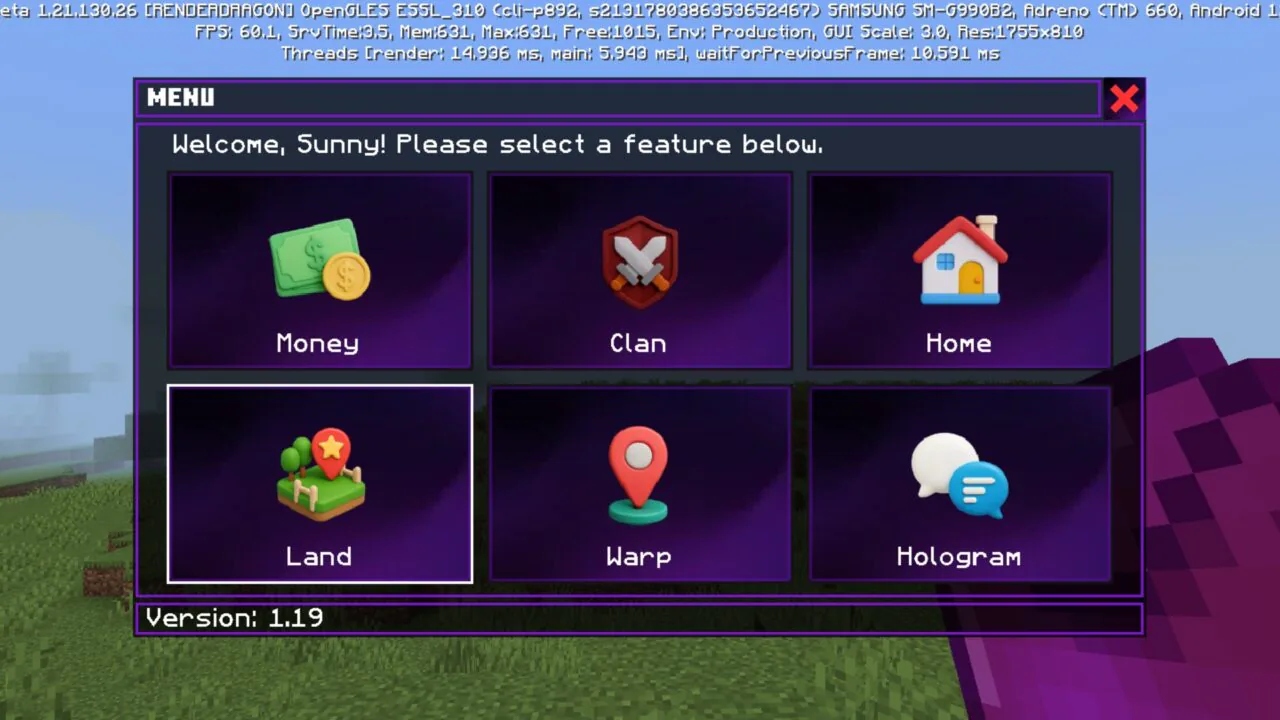
Task: Open the Warp panel
Action: coord(639,483)
